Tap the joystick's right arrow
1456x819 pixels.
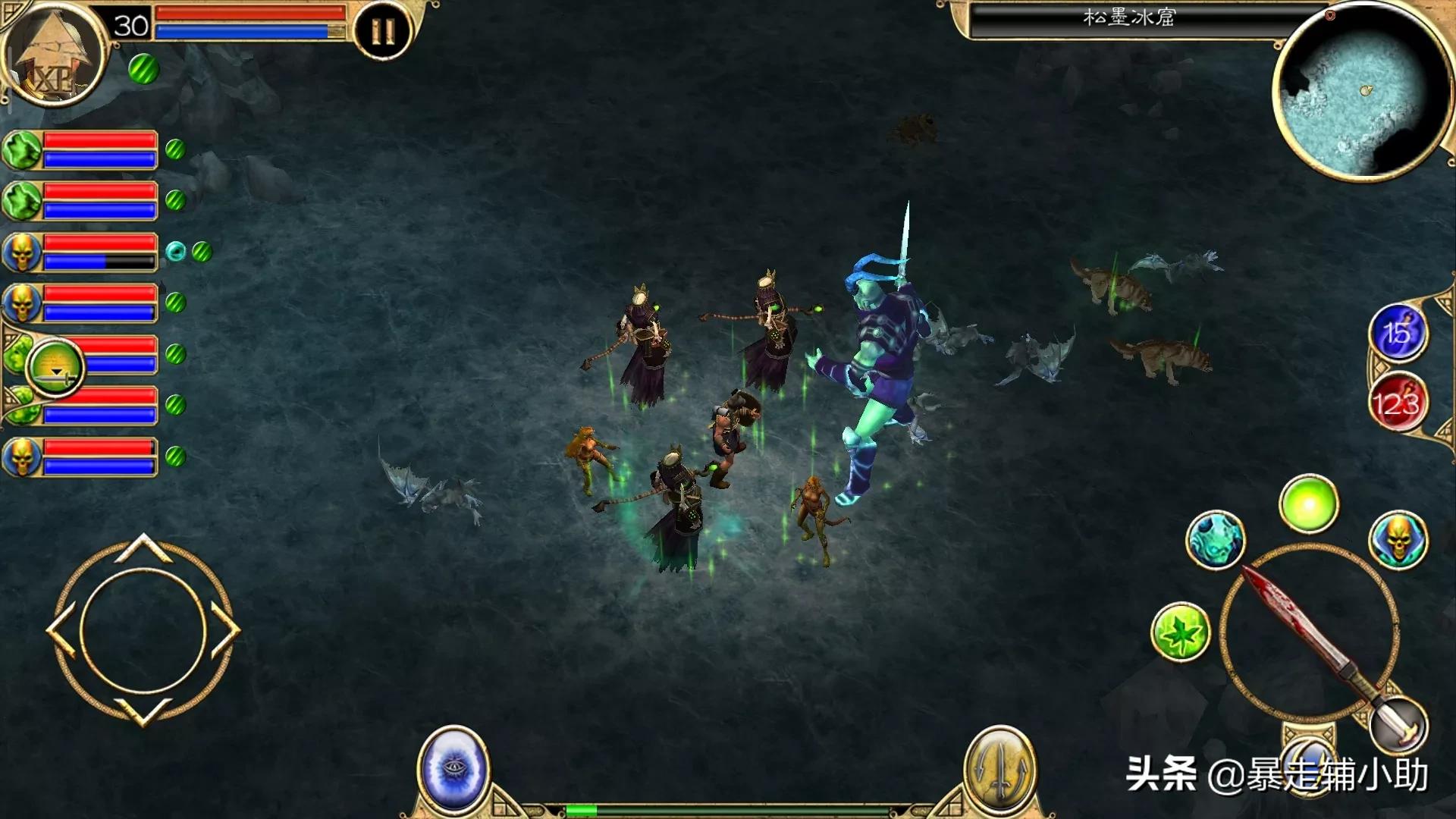pos(226,631)
